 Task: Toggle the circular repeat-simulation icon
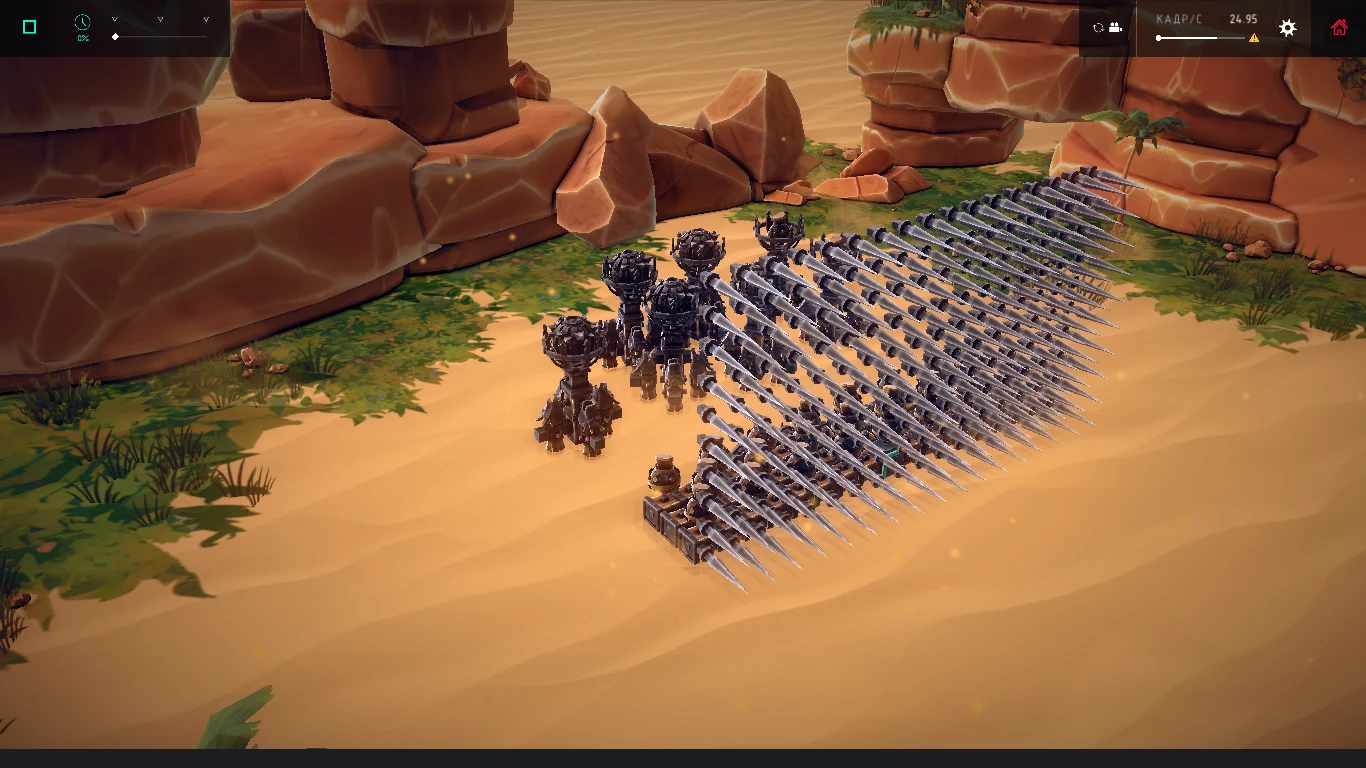[1098, 27]
